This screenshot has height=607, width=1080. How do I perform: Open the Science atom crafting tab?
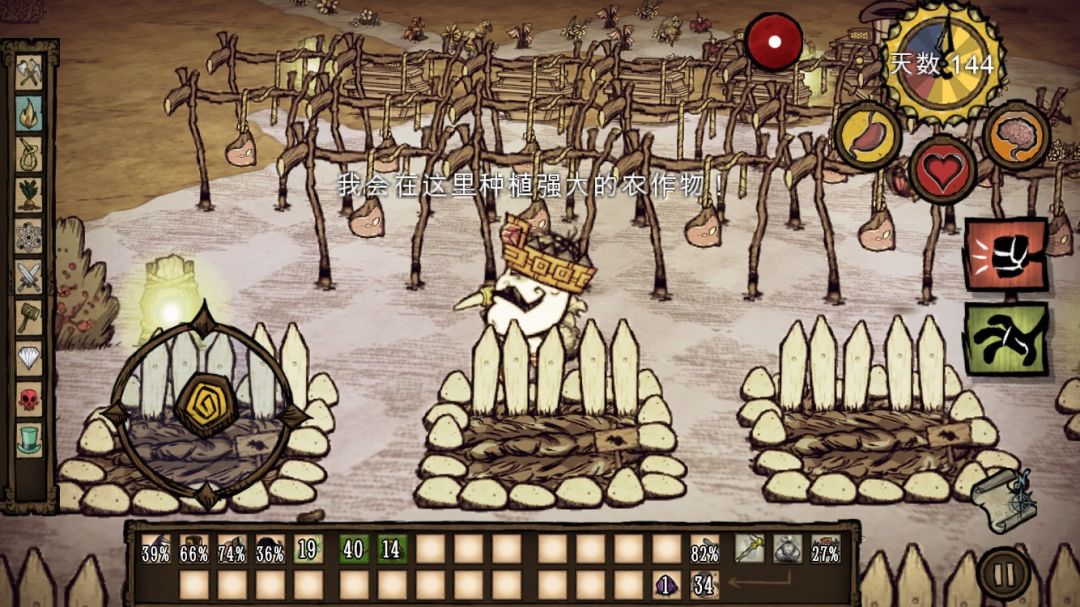[29, 235]
